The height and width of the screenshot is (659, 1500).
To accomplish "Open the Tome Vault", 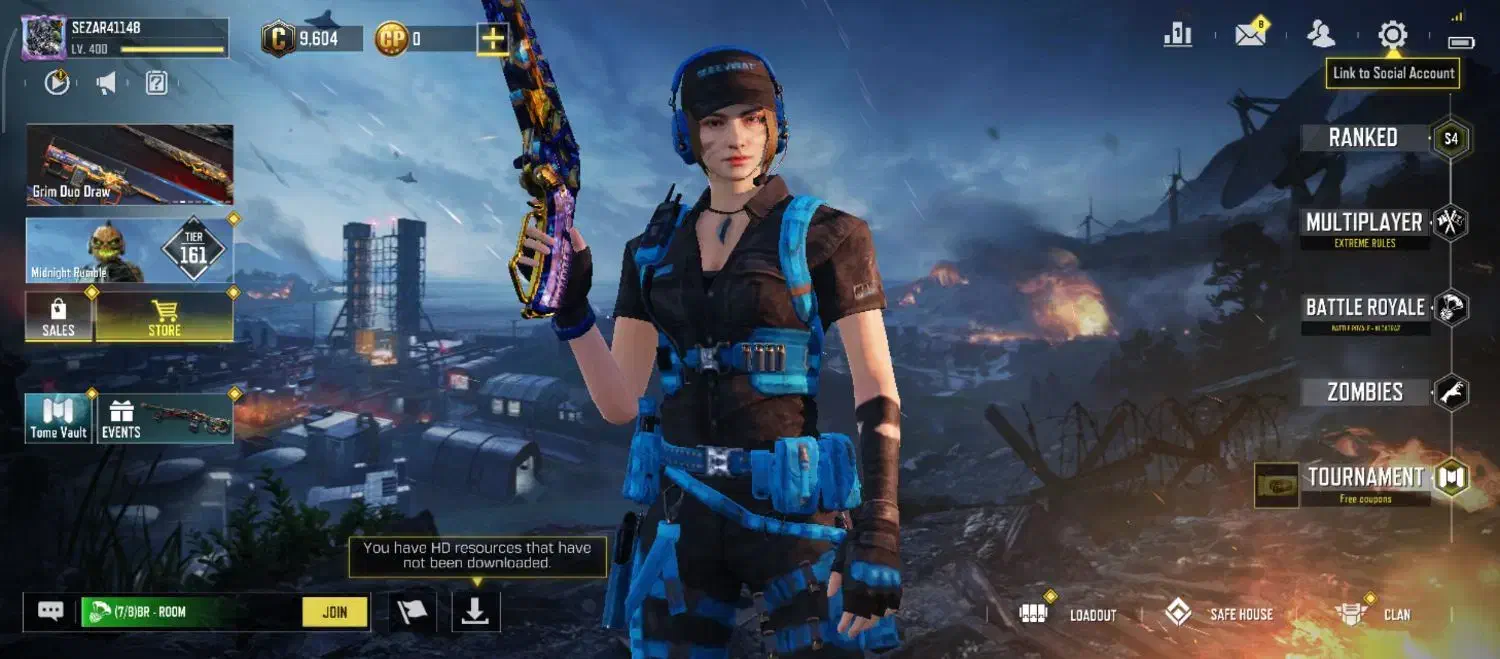I will [59, 418].
